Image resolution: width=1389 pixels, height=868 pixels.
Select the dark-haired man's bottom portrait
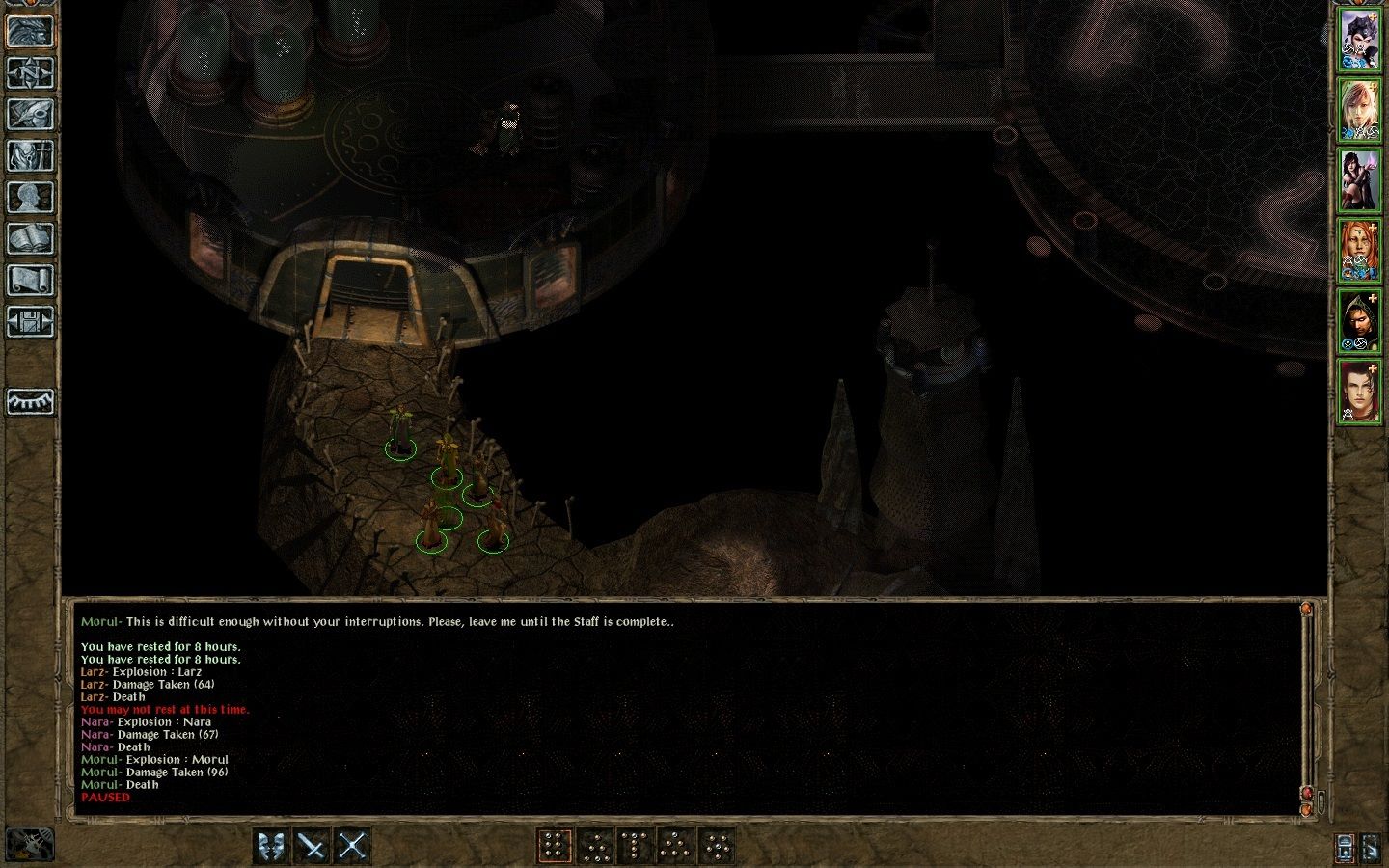(1359, 392)
